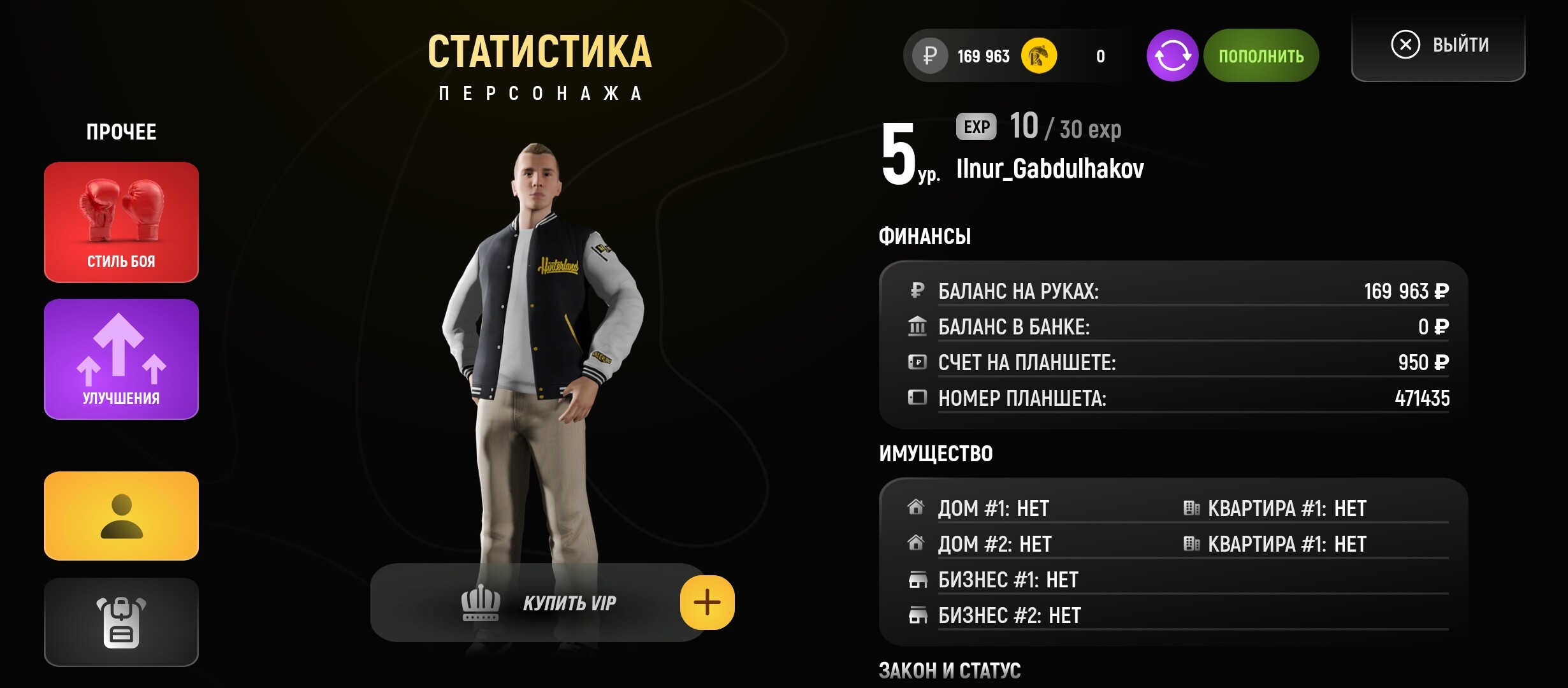This screenshot has width=1568, height=688.
Task: Select the bank icon next to БАЛАНС В БАНКЕ
Action: (917, 327)
